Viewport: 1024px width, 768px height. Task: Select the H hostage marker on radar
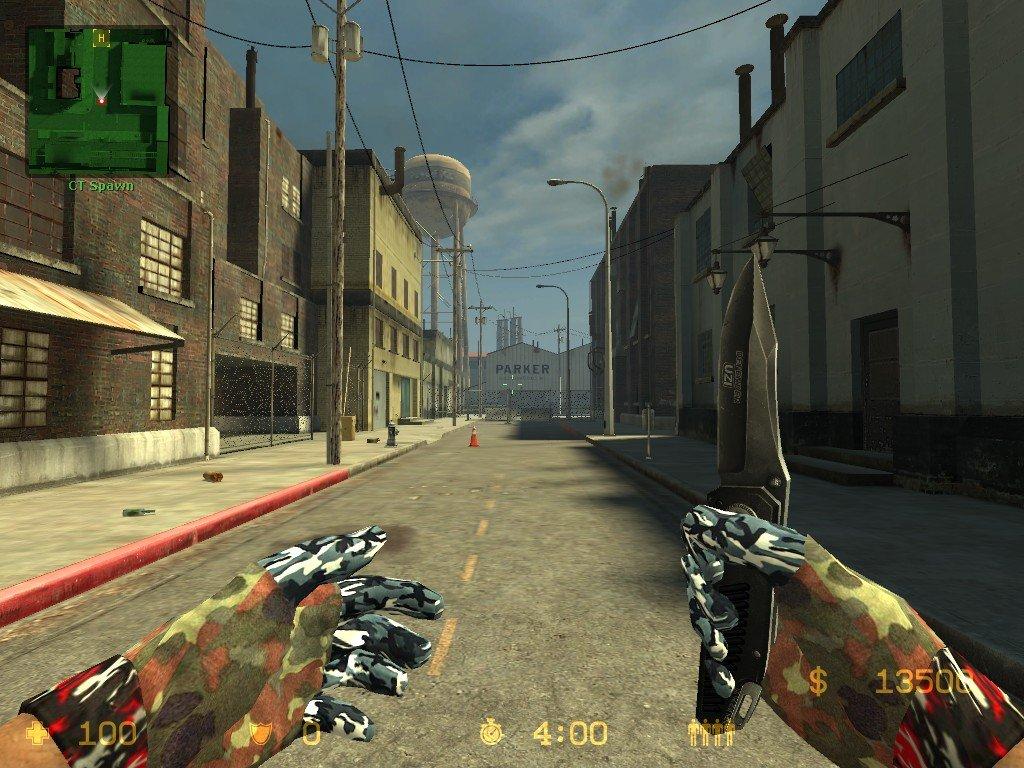click(100, 39)
